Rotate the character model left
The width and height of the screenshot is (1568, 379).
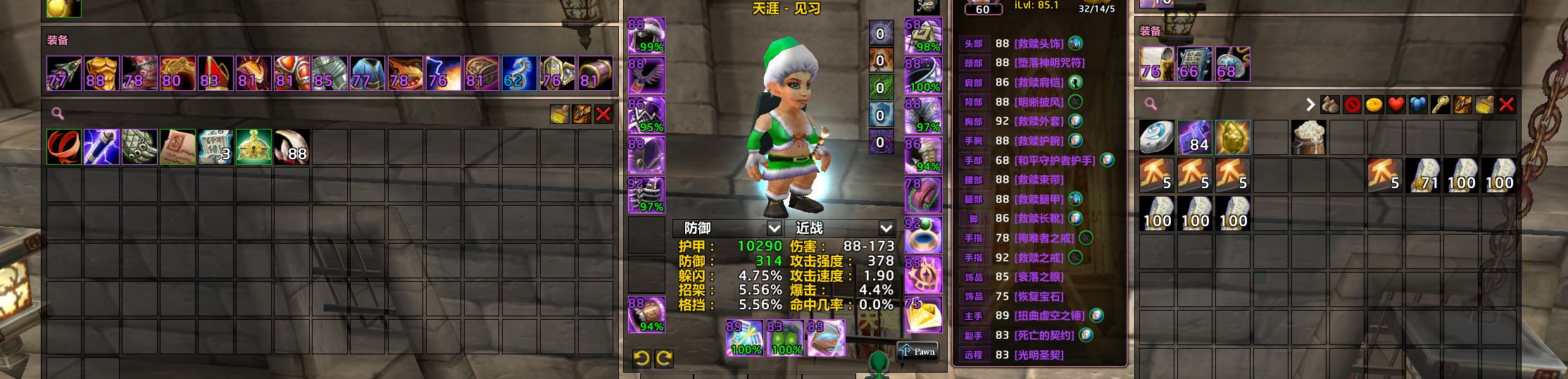click(x=641, y=359)
